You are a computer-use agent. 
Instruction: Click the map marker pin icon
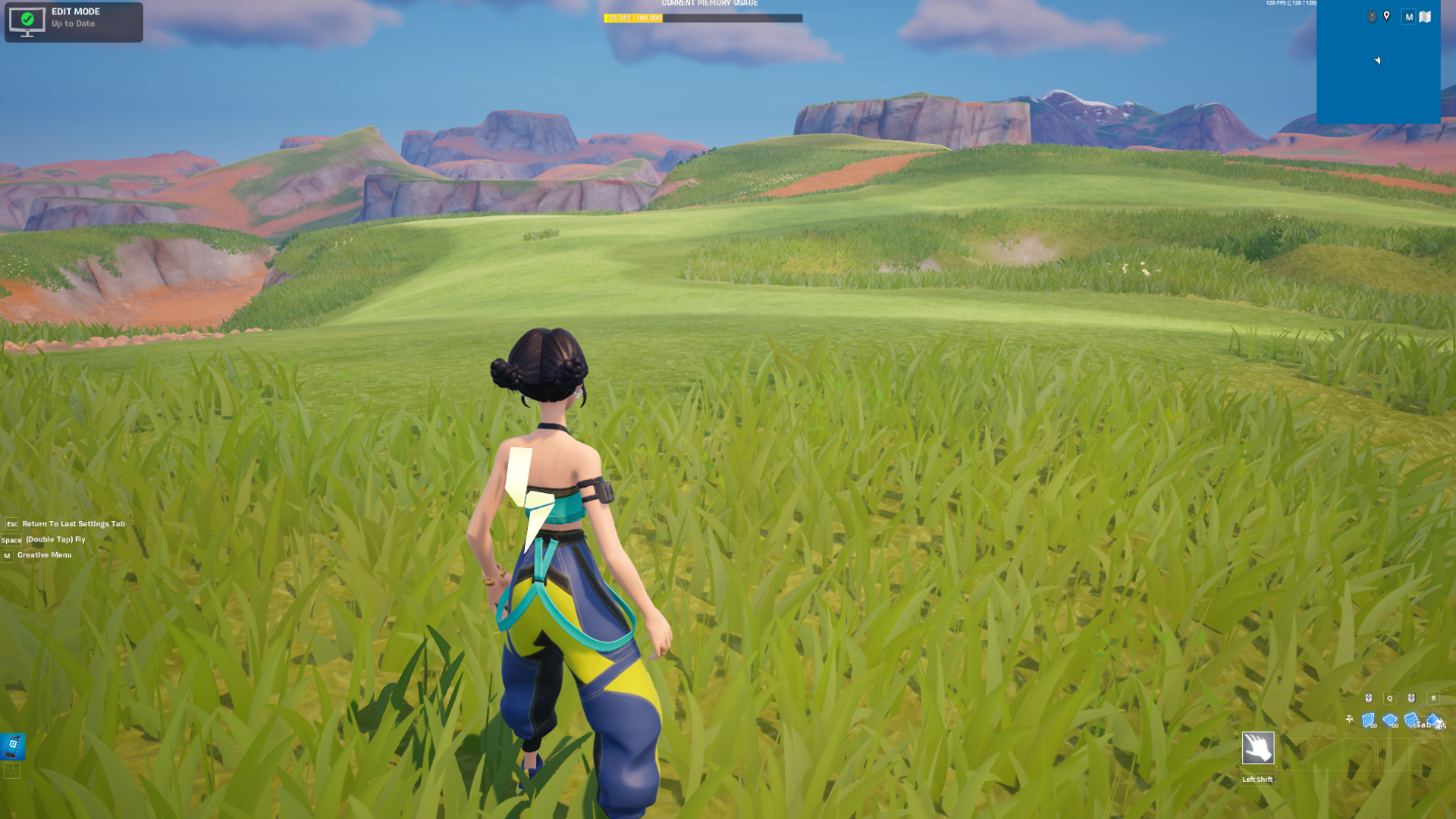pos(1387,17)
